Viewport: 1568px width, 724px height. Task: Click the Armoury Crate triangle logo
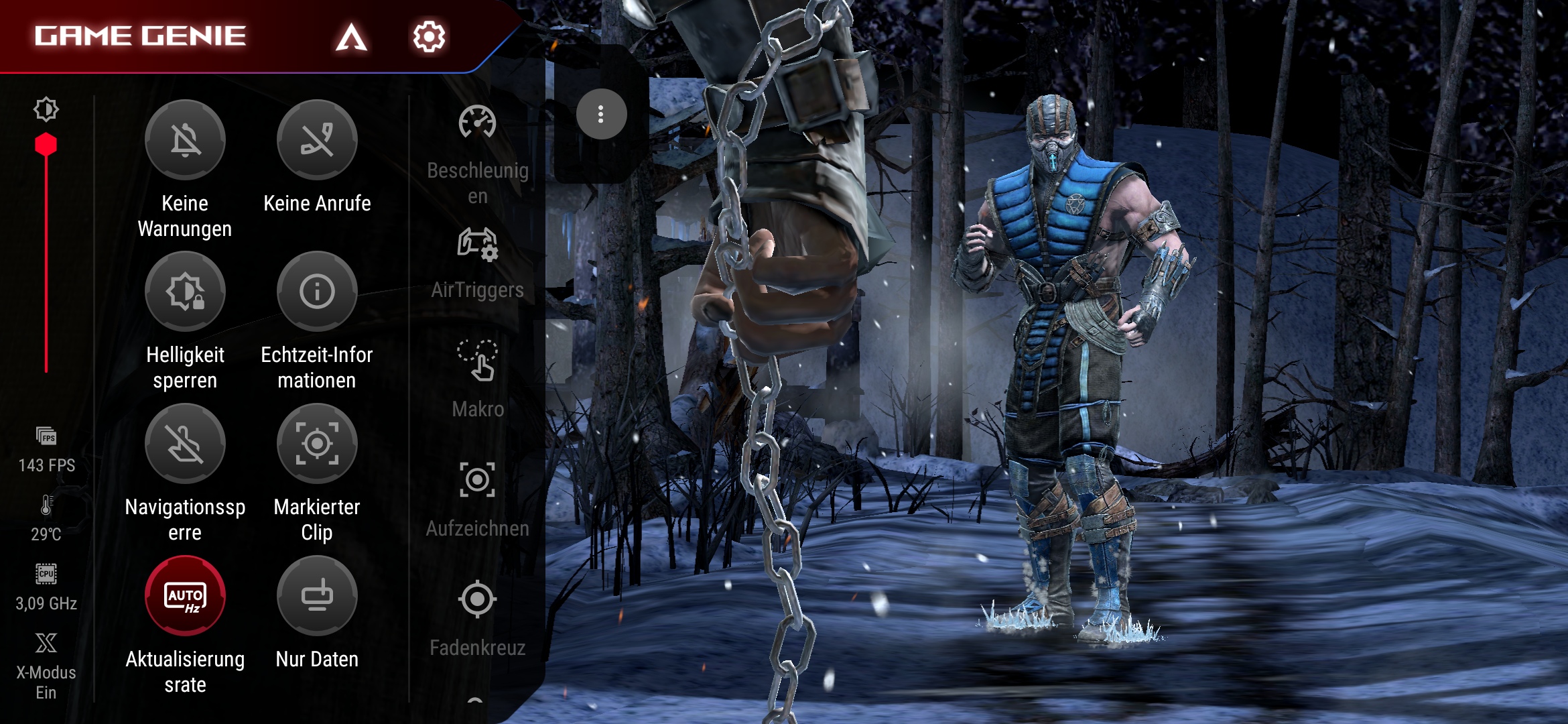pos(351,37)
